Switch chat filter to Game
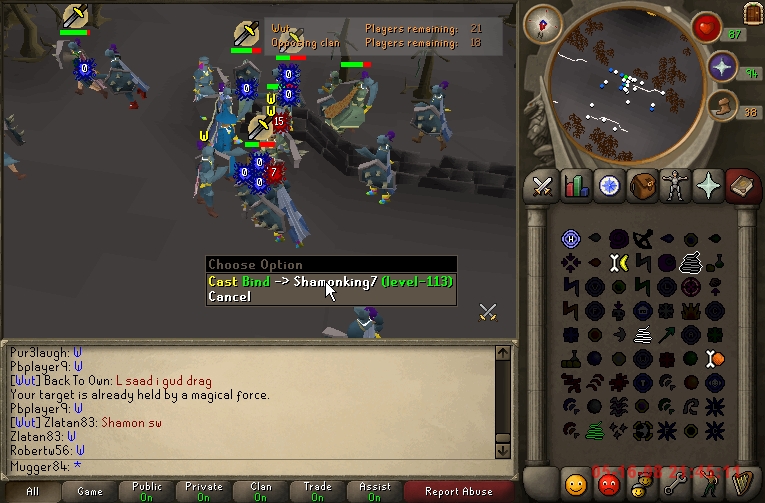765x503 pixels. pyautogui.click(x=90, y=491)
